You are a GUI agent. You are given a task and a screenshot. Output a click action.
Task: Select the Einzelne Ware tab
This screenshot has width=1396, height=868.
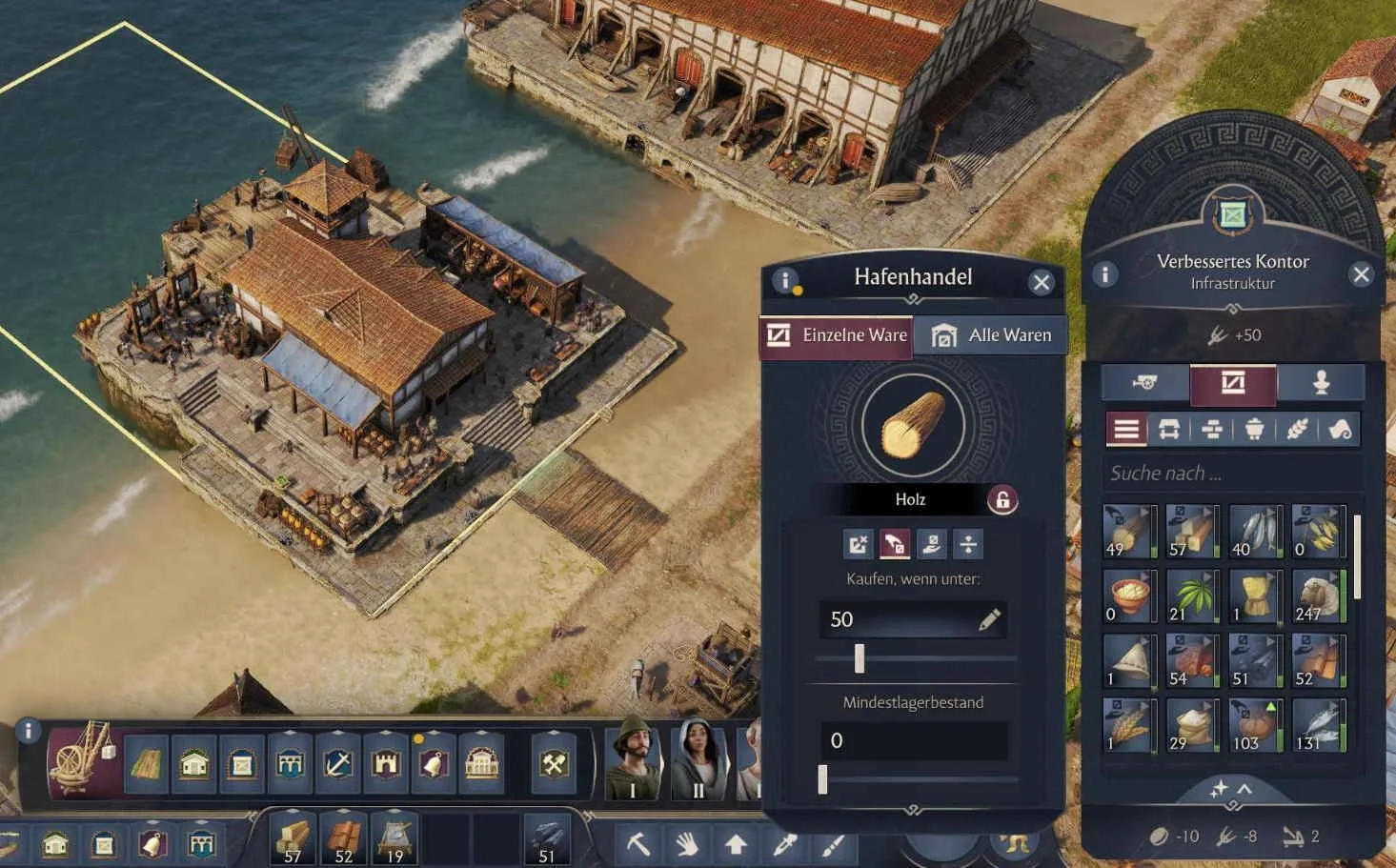pos(837,335)
